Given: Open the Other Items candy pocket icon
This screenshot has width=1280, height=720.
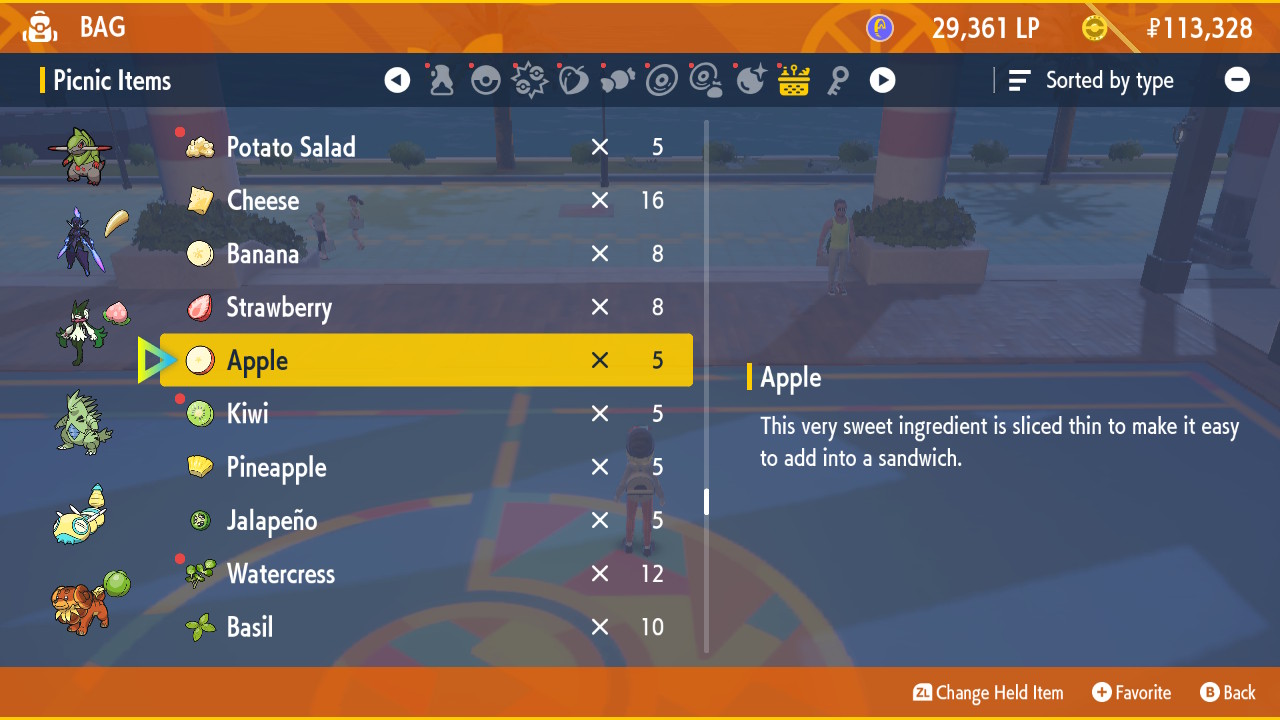Looking at the screenshot, I should (x=618, y=80).
